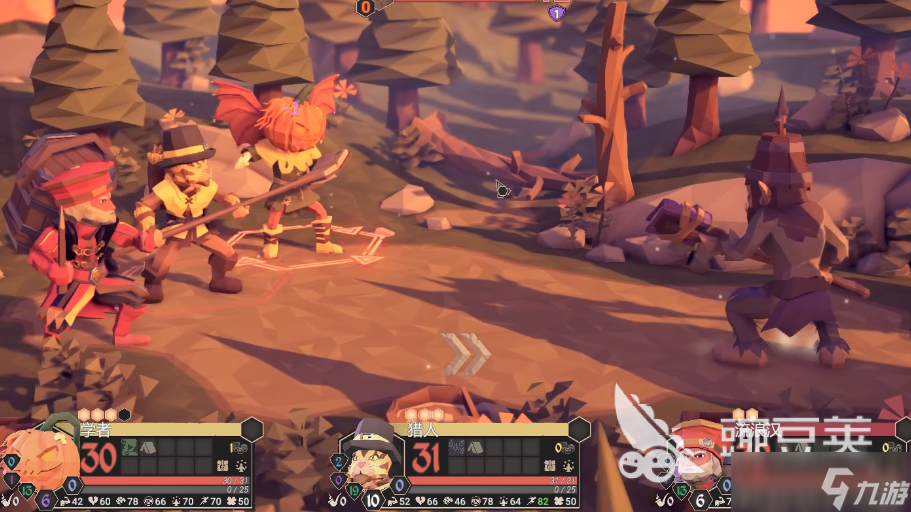Select the cat Hunter (猎人) portrait
911x512 pixels.
click(x=376, y=462)
